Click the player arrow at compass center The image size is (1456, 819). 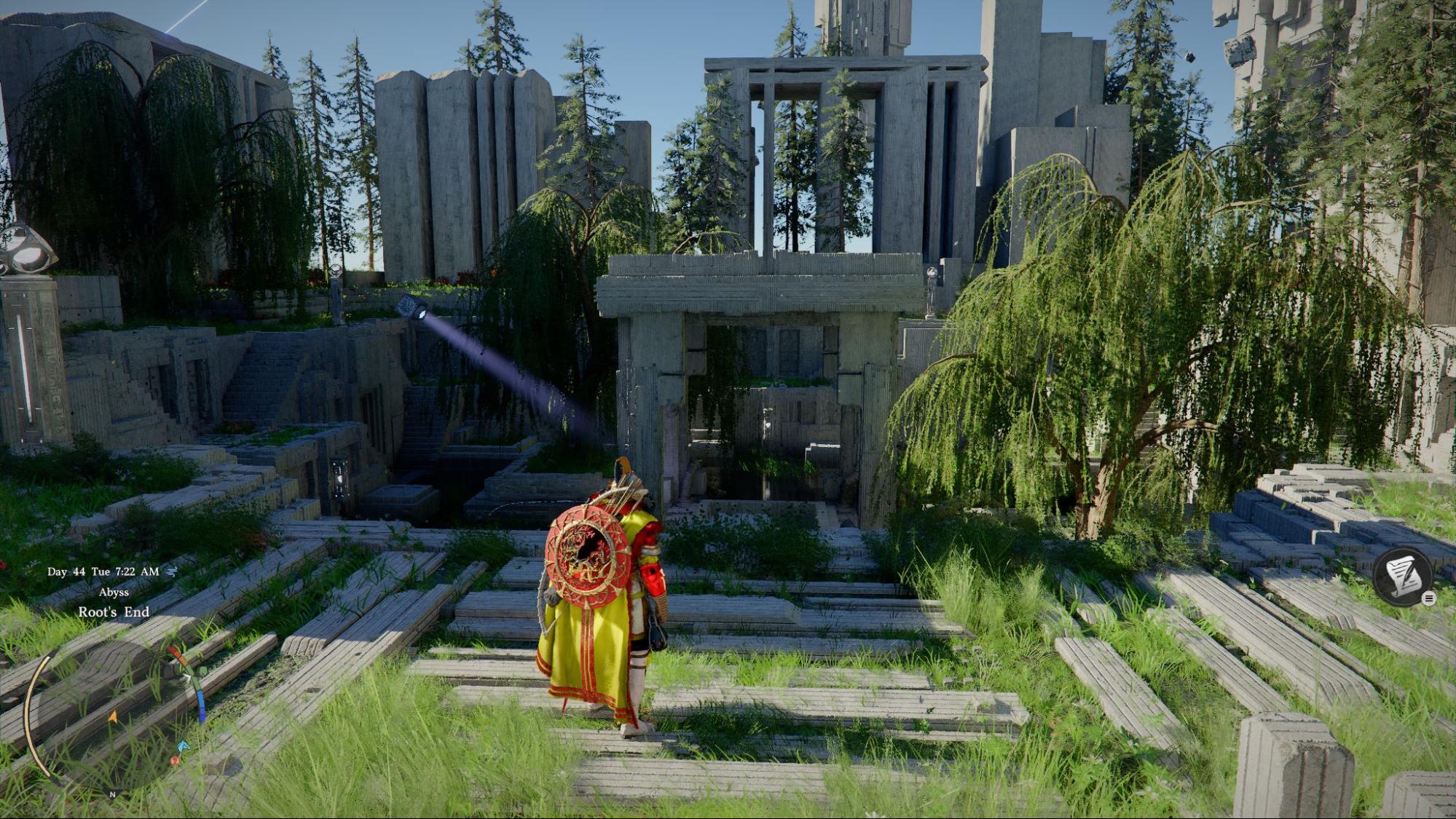[113, 716]
